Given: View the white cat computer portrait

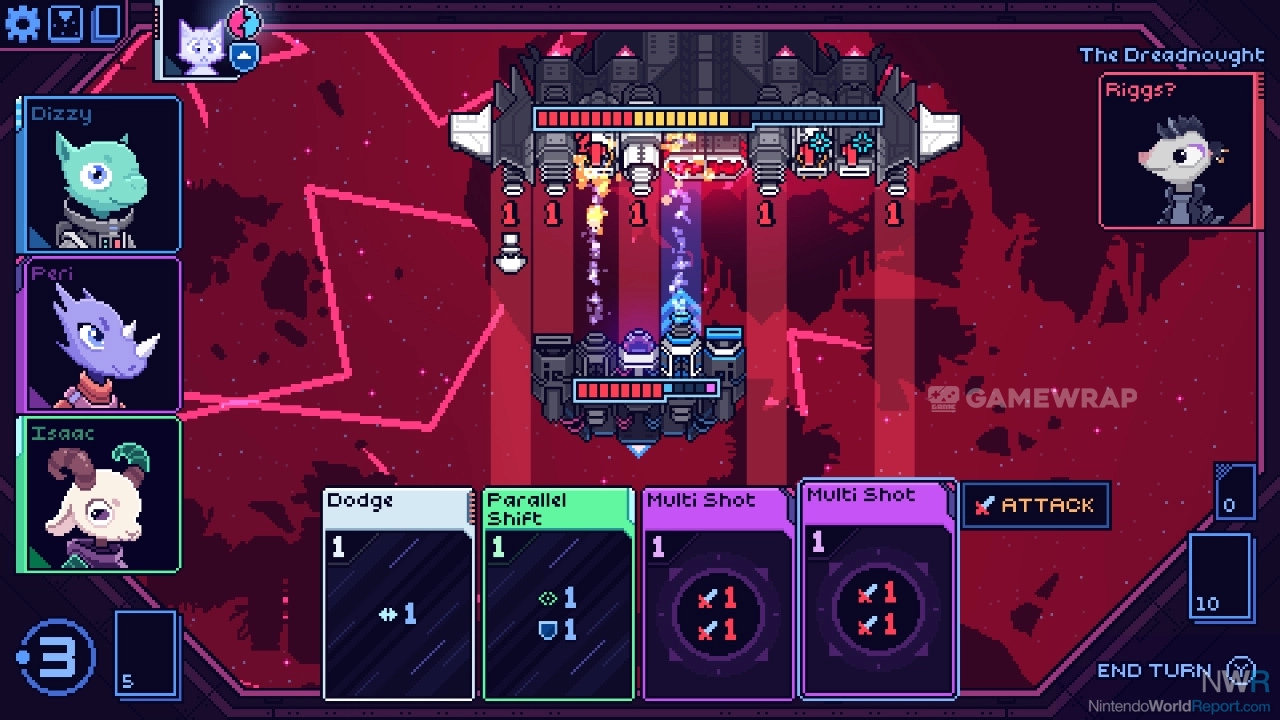Looking at the screenshot, I should click(201, 42).
